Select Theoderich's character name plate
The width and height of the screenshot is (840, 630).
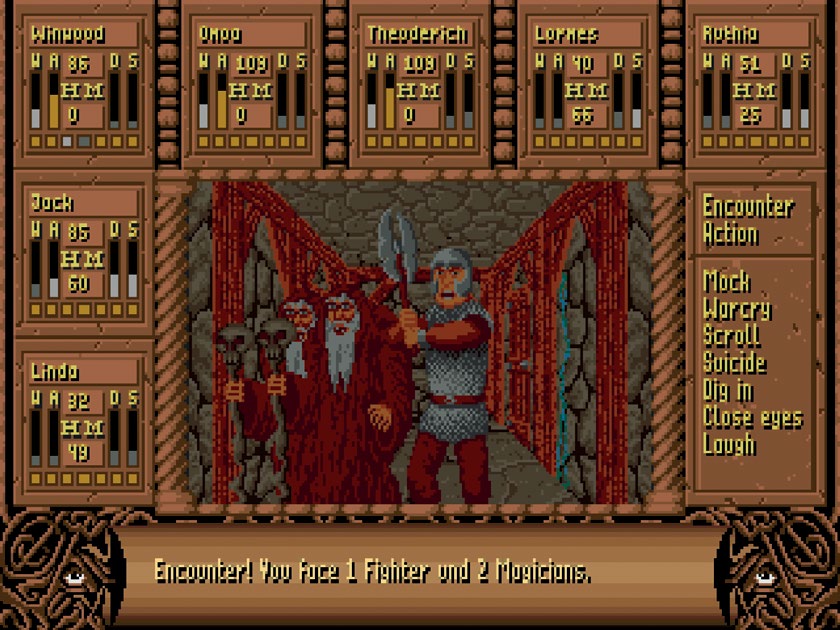(419, 33)
